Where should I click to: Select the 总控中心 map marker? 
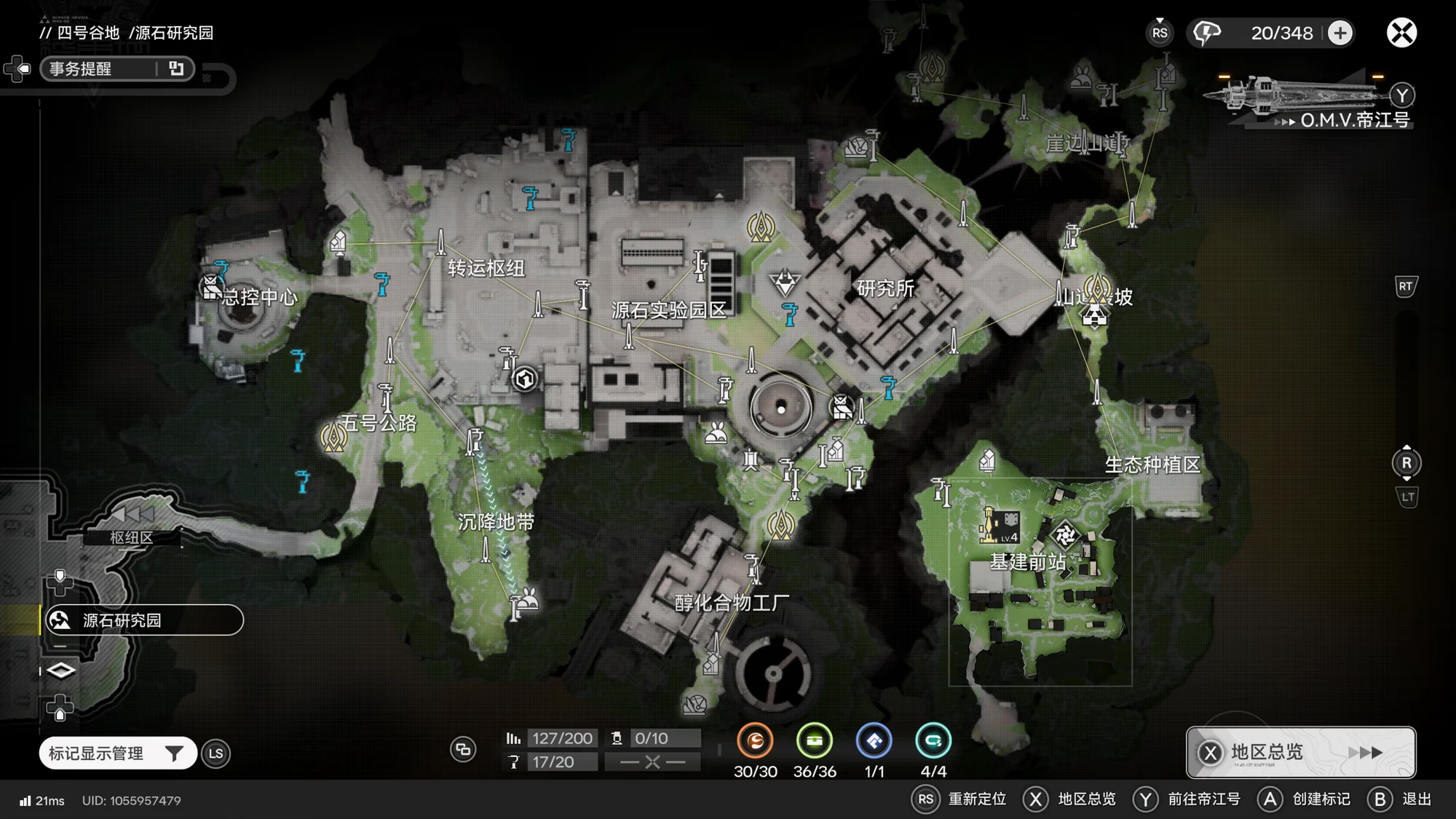tap(212, 287)
